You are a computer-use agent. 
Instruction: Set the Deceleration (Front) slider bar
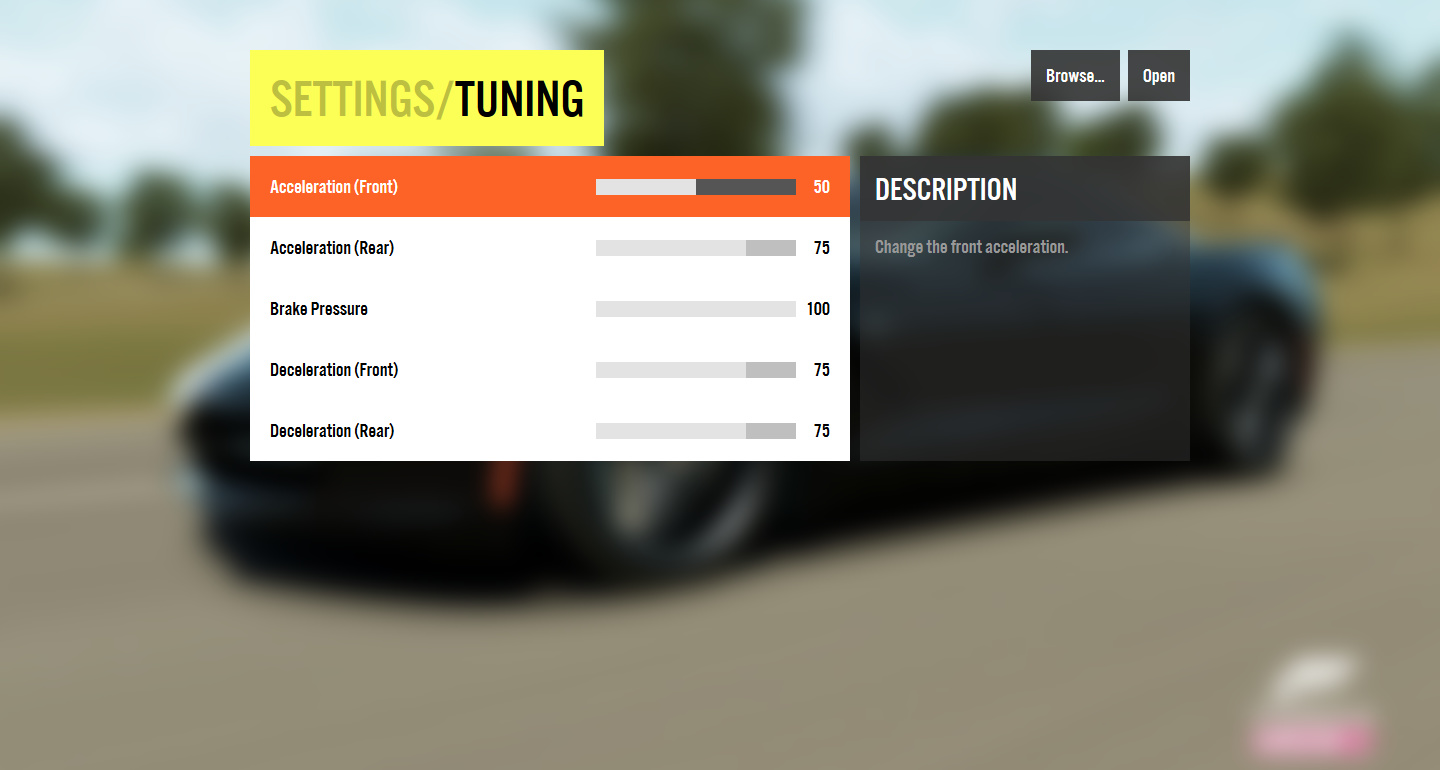pos(696,370)
